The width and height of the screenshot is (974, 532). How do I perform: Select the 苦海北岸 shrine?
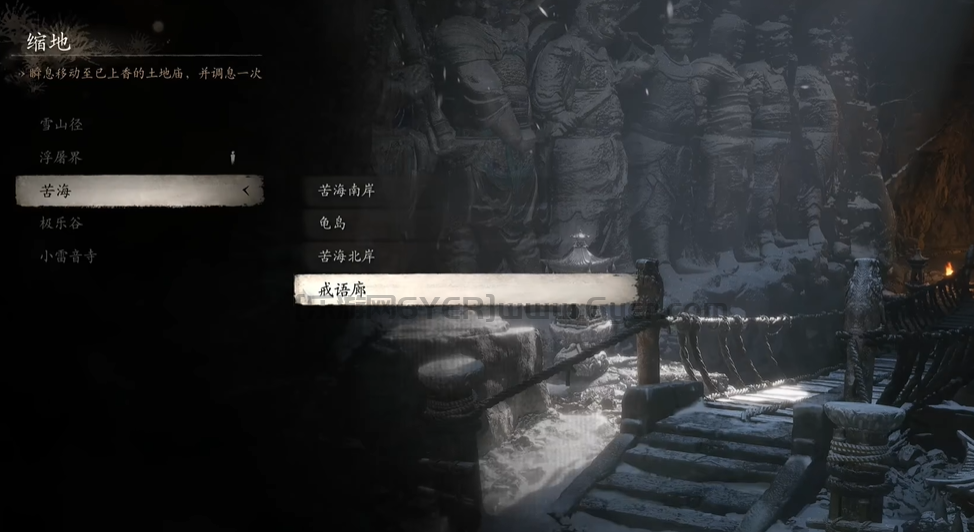[x=346, y=256]
